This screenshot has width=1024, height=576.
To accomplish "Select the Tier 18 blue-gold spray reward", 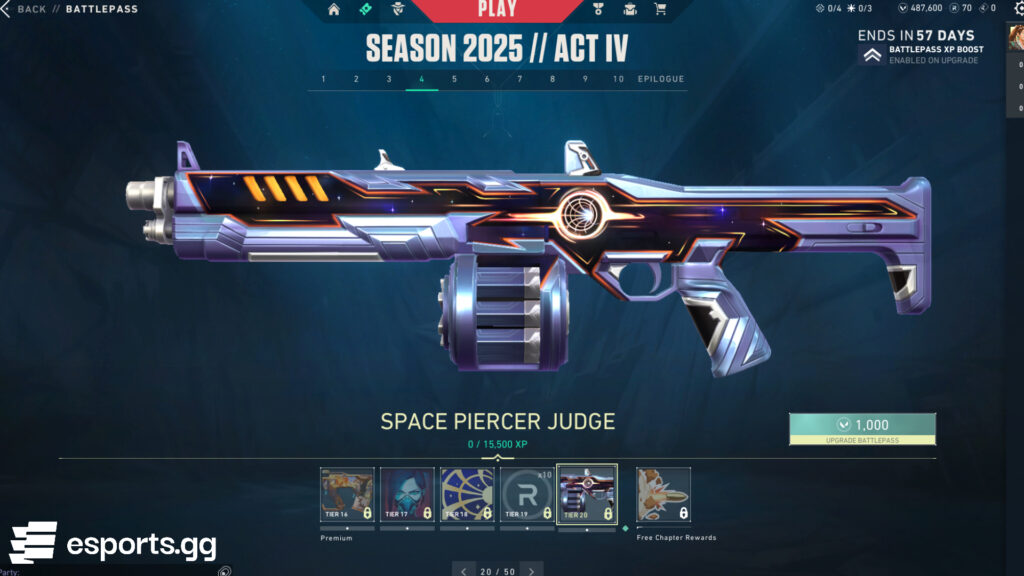I will pos(467,494).
